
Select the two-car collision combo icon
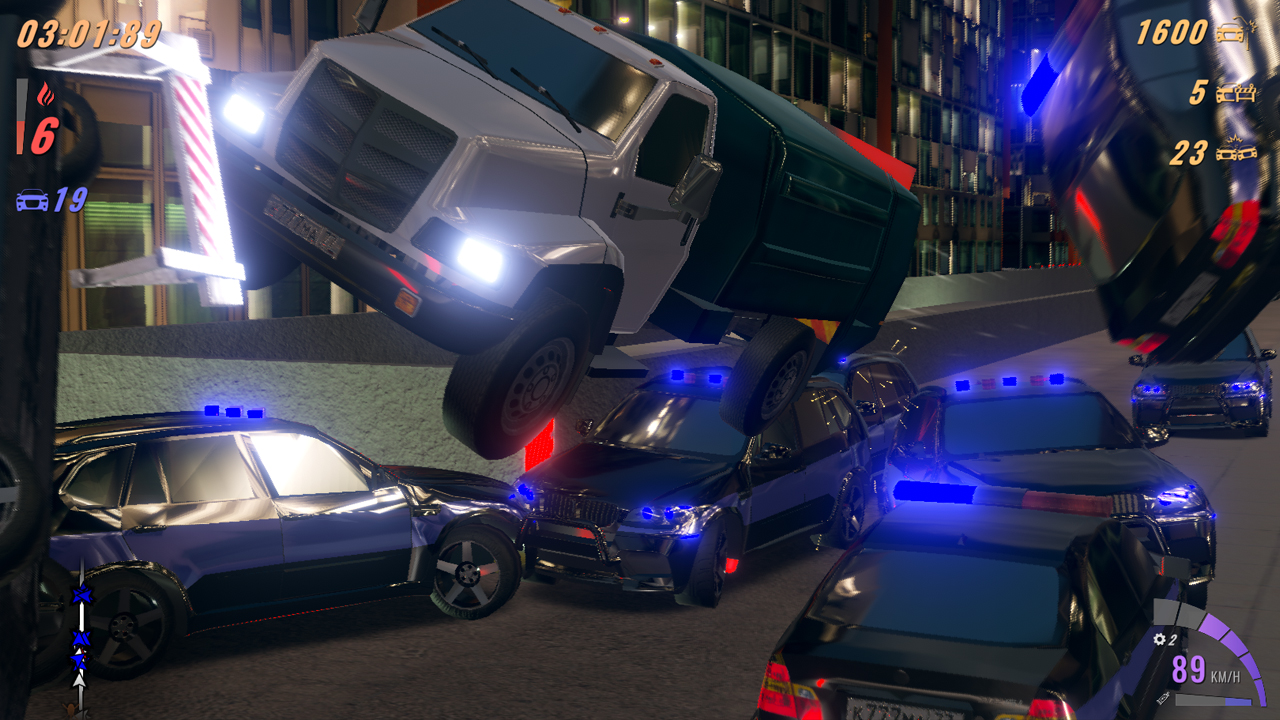1236,151
